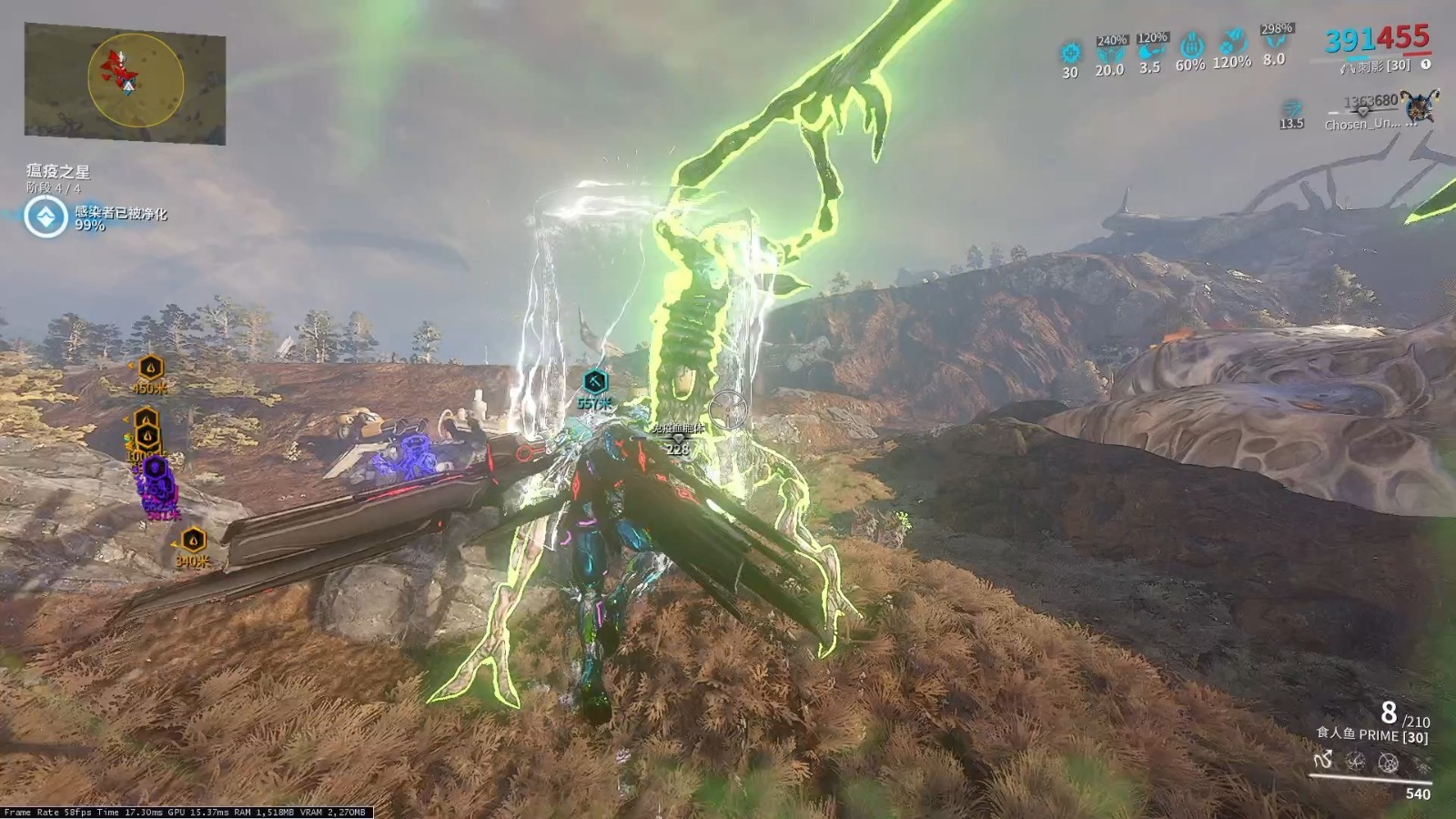Viewport: 1456px width, 819px height.
Task: Click the 298% buff icon with 8.0 timer
Action: pyautogui.click(x=1274, y=43)
